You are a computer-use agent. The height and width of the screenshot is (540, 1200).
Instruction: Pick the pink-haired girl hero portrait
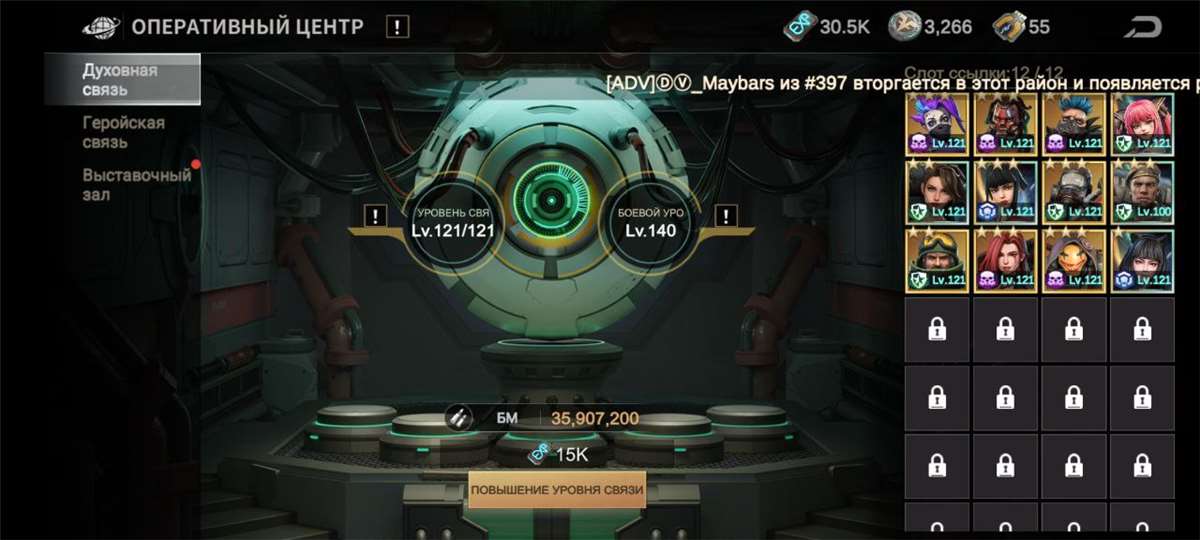(x=1142, y=123)
